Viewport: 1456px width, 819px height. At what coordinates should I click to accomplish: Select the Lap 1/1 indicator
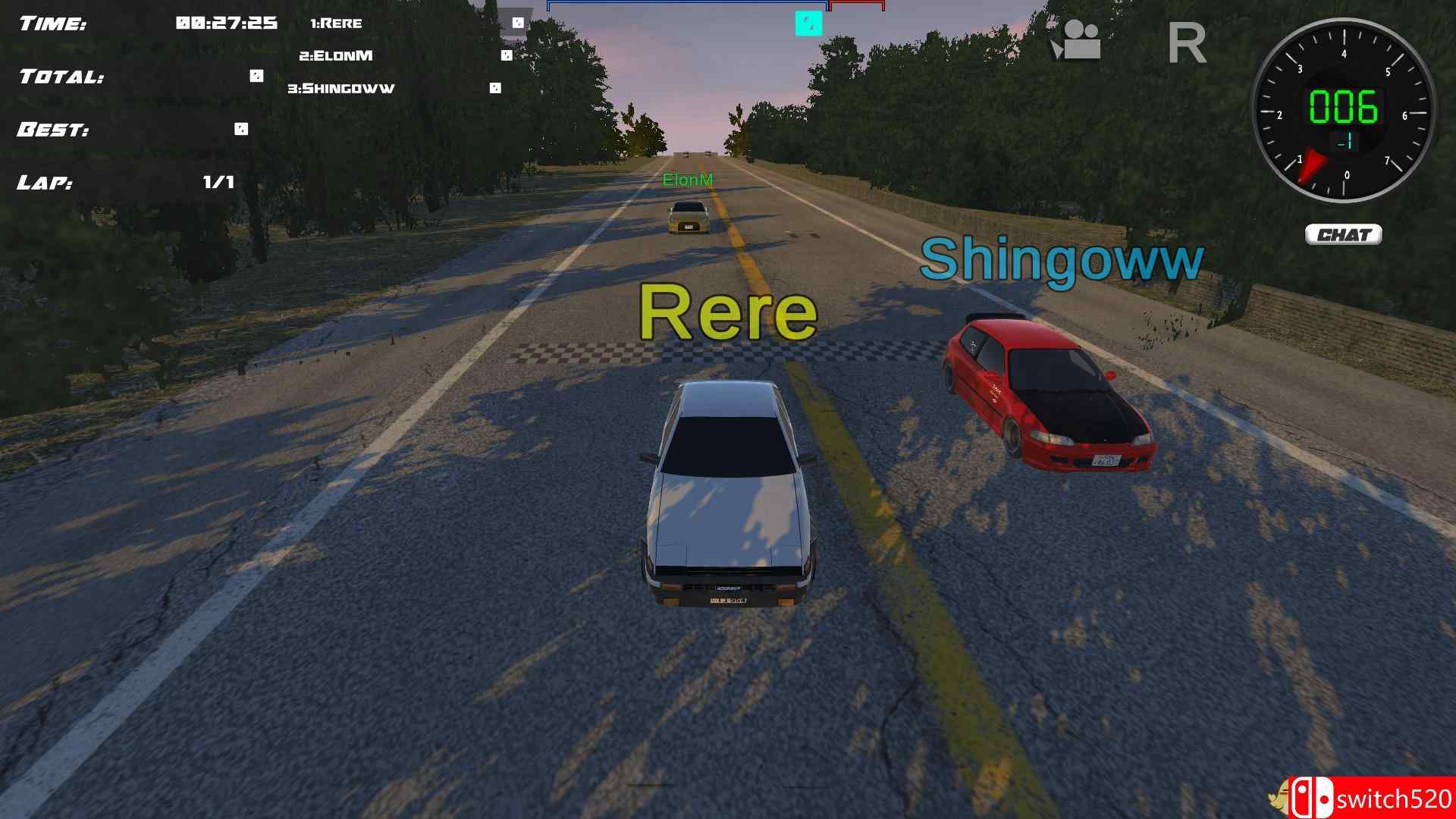218,181
